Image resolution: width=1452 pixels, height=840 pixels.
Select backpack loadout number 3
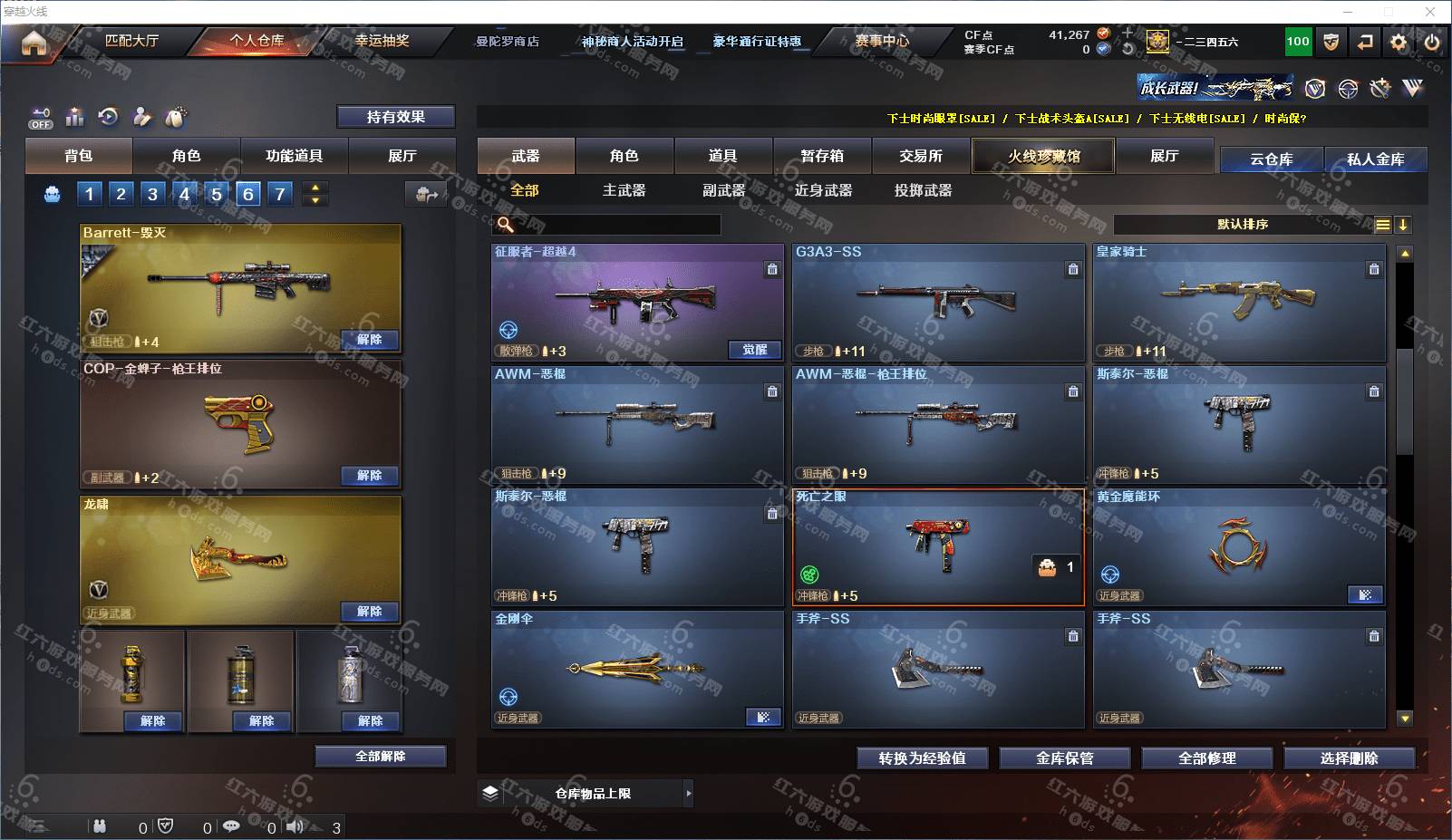tap(152, 193)
